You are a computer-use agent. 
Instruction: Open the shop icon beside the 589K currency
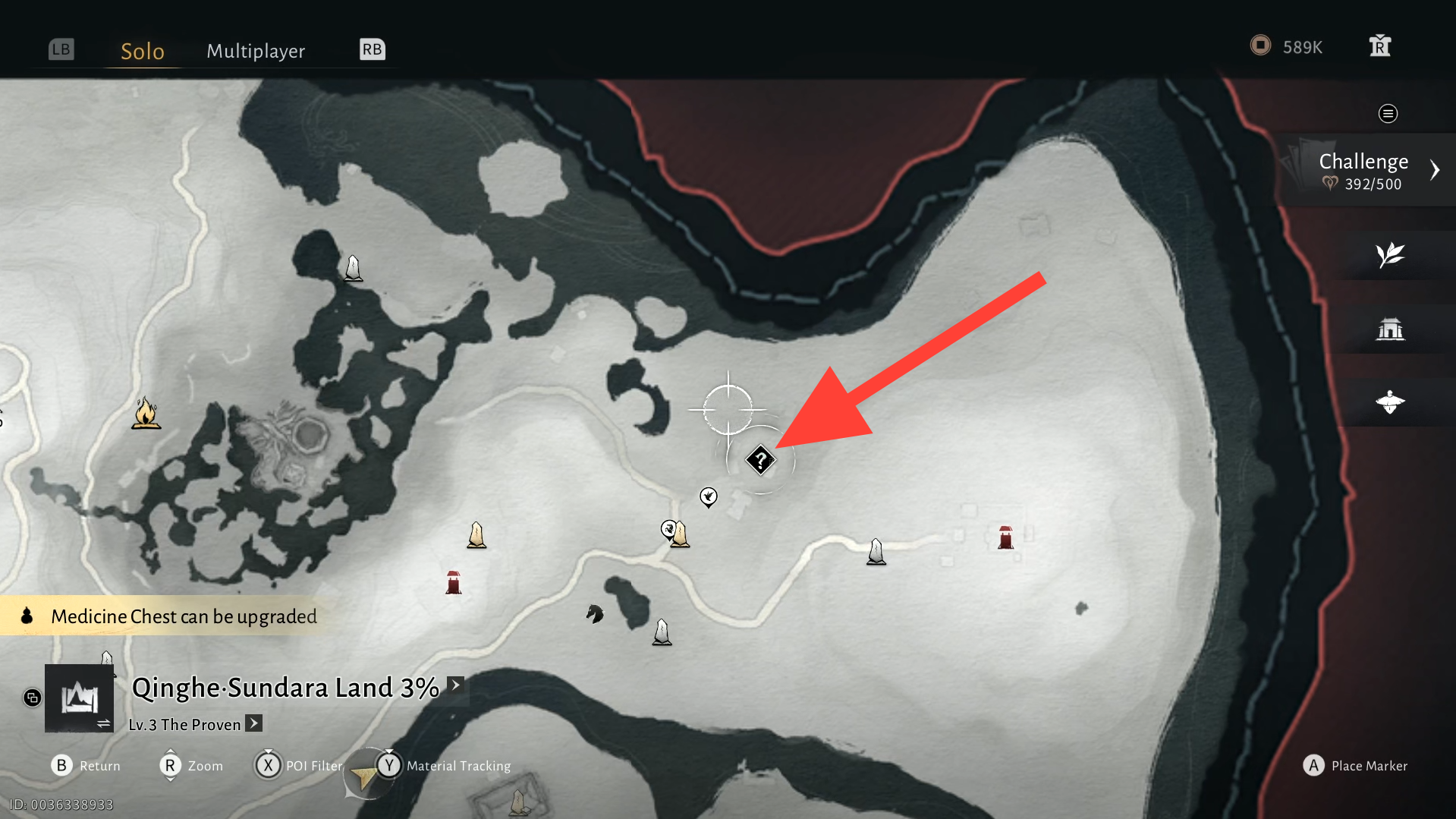click(x=1380, y=46)
